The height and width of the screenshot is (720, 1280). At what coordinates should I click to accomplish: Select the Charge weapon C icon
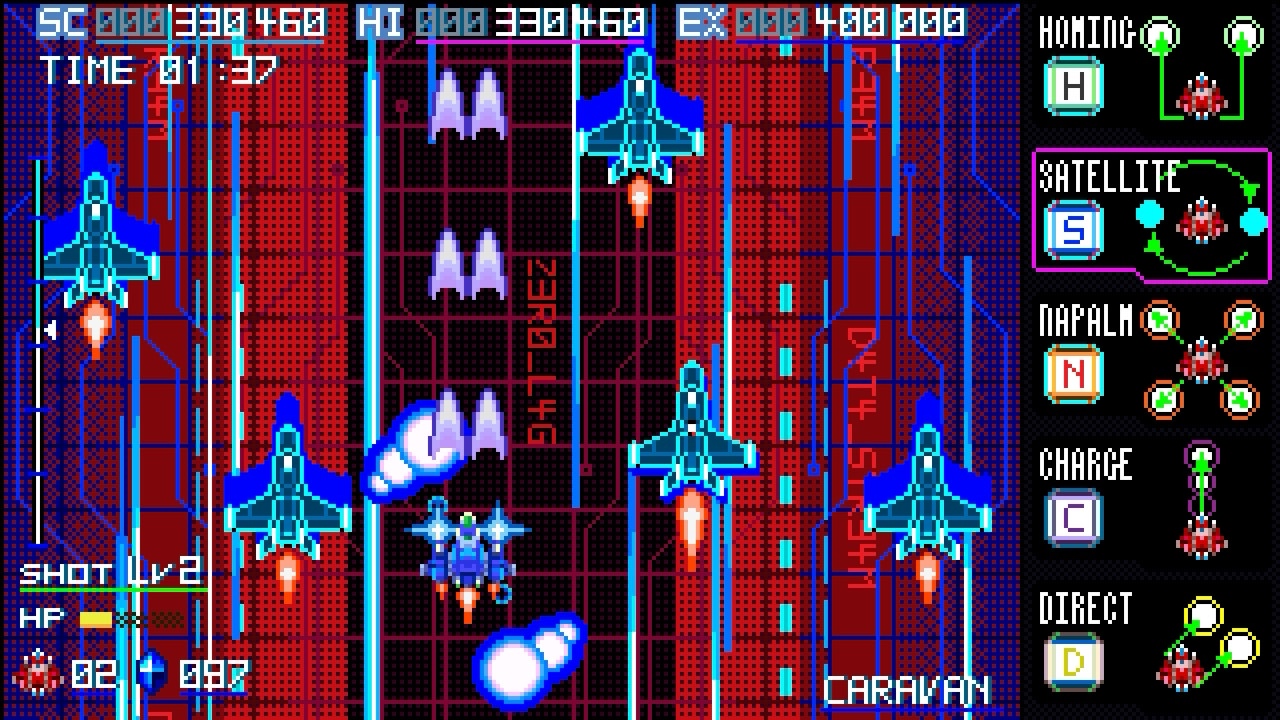point(1073,517)
